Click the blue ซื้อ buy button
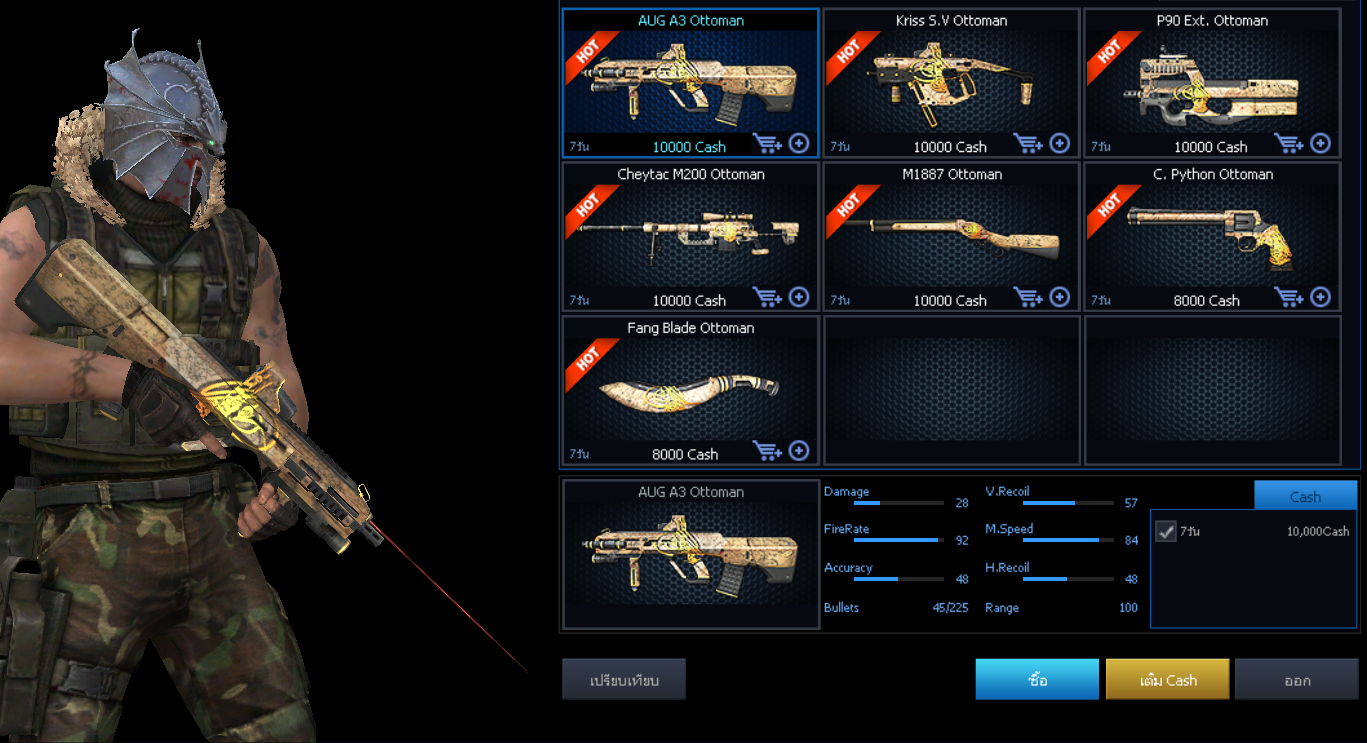This screenshot has width=1367, height=743. (x=1037, y=679)
